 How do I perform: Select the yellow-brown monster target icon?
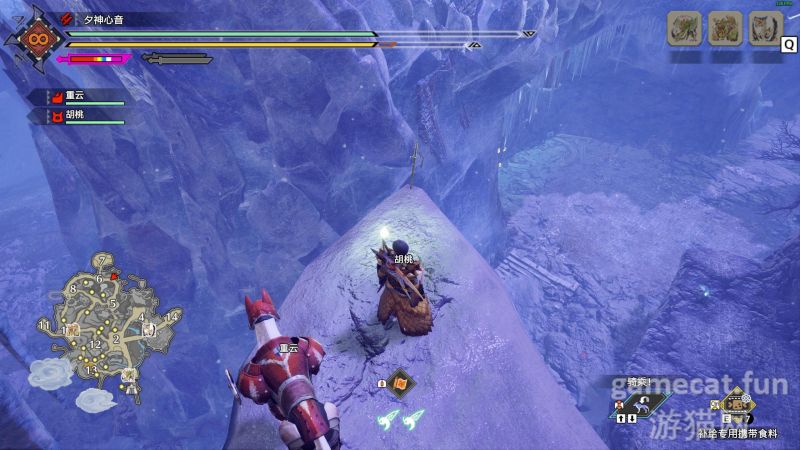724,28
